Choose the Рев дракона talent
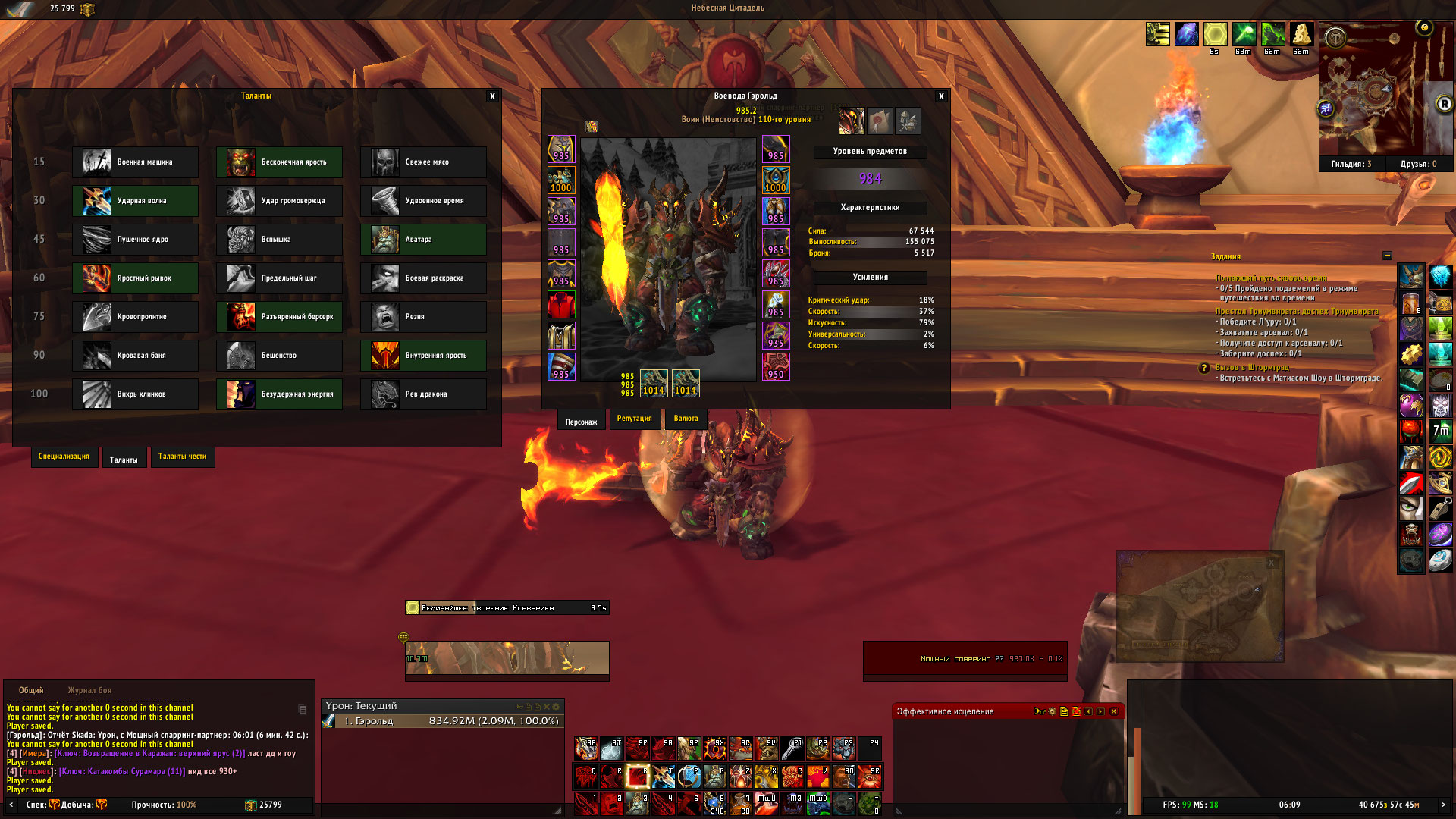1456x819 pixels. (423, 394)
